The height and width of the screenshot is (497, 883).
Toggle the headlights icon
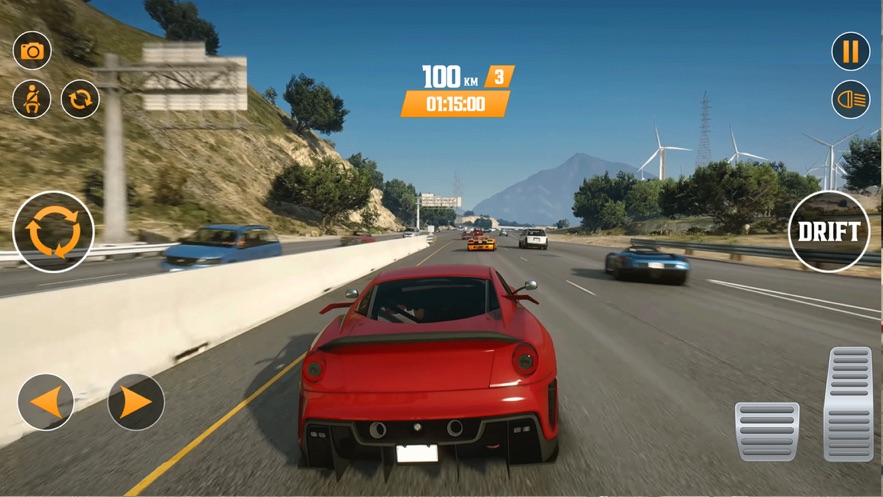tap(850, 99)
